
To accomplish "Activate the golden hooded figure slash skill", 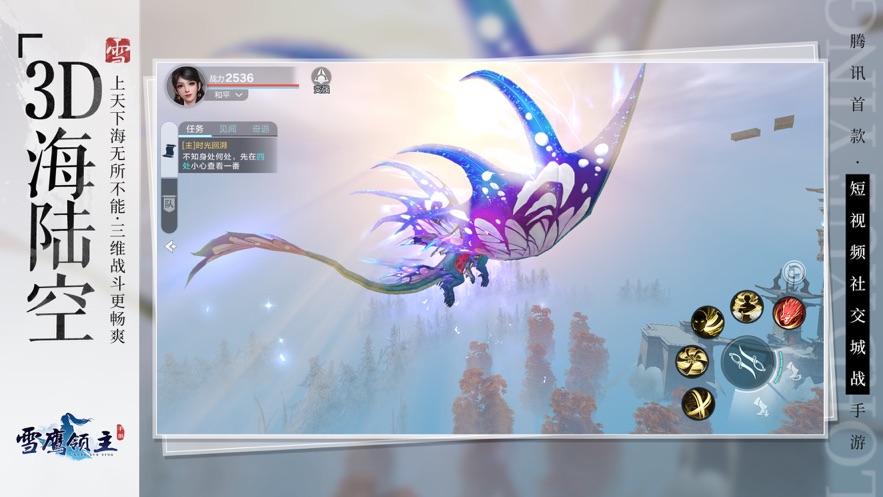I will (x=708, y=322).
